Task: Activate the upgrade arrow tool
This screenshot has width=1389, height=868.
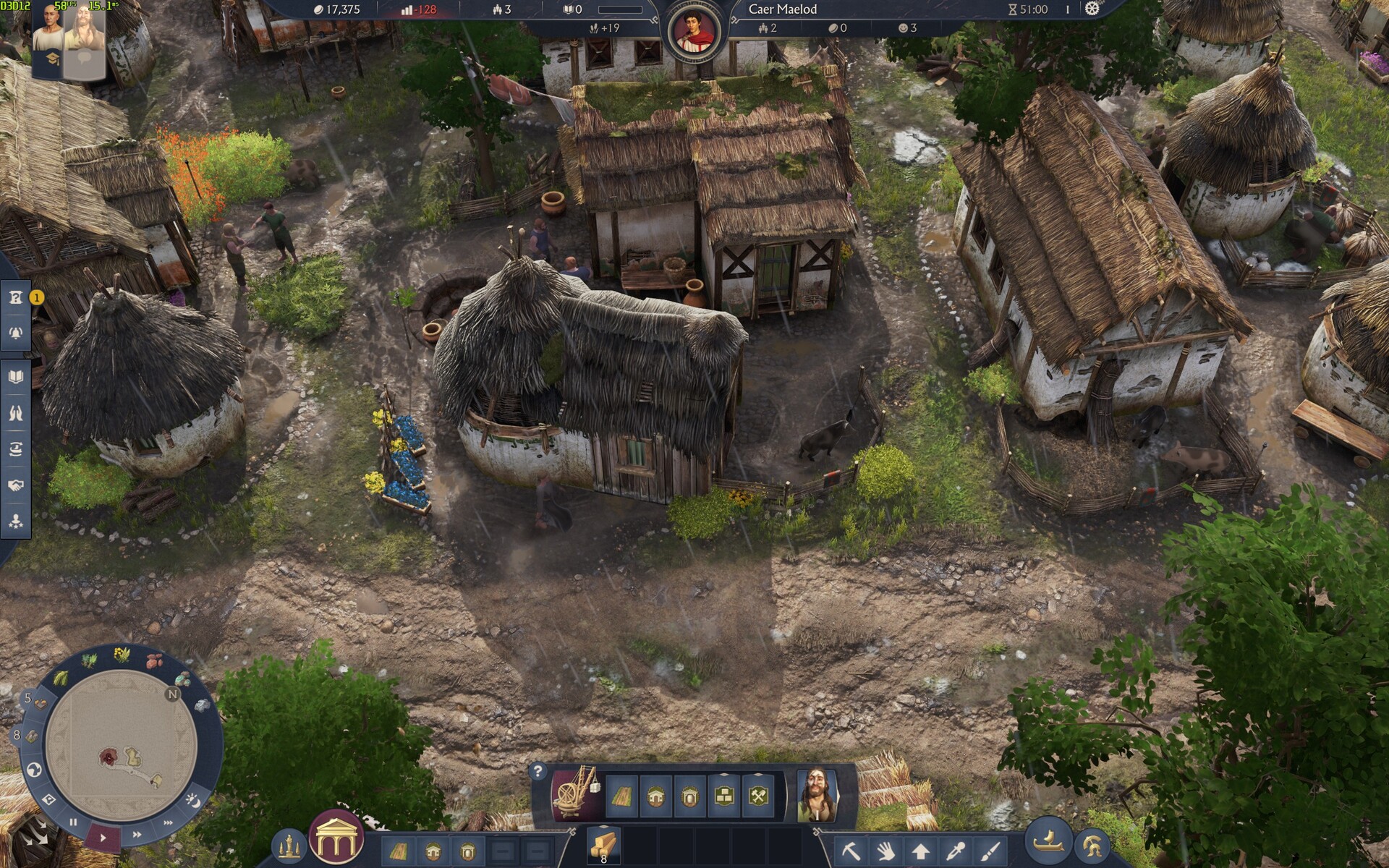Action: coord(920,851)
